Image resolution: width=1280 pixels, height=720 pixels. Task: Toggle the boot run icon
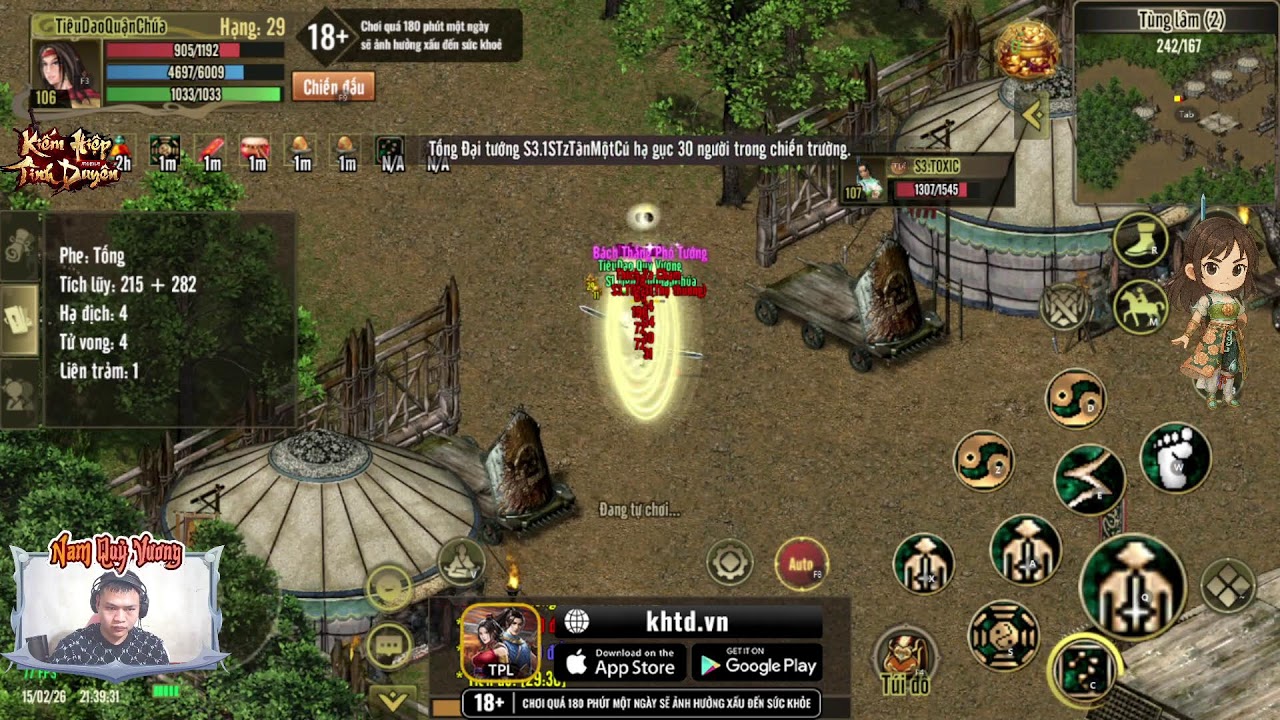click(1140, 240)
